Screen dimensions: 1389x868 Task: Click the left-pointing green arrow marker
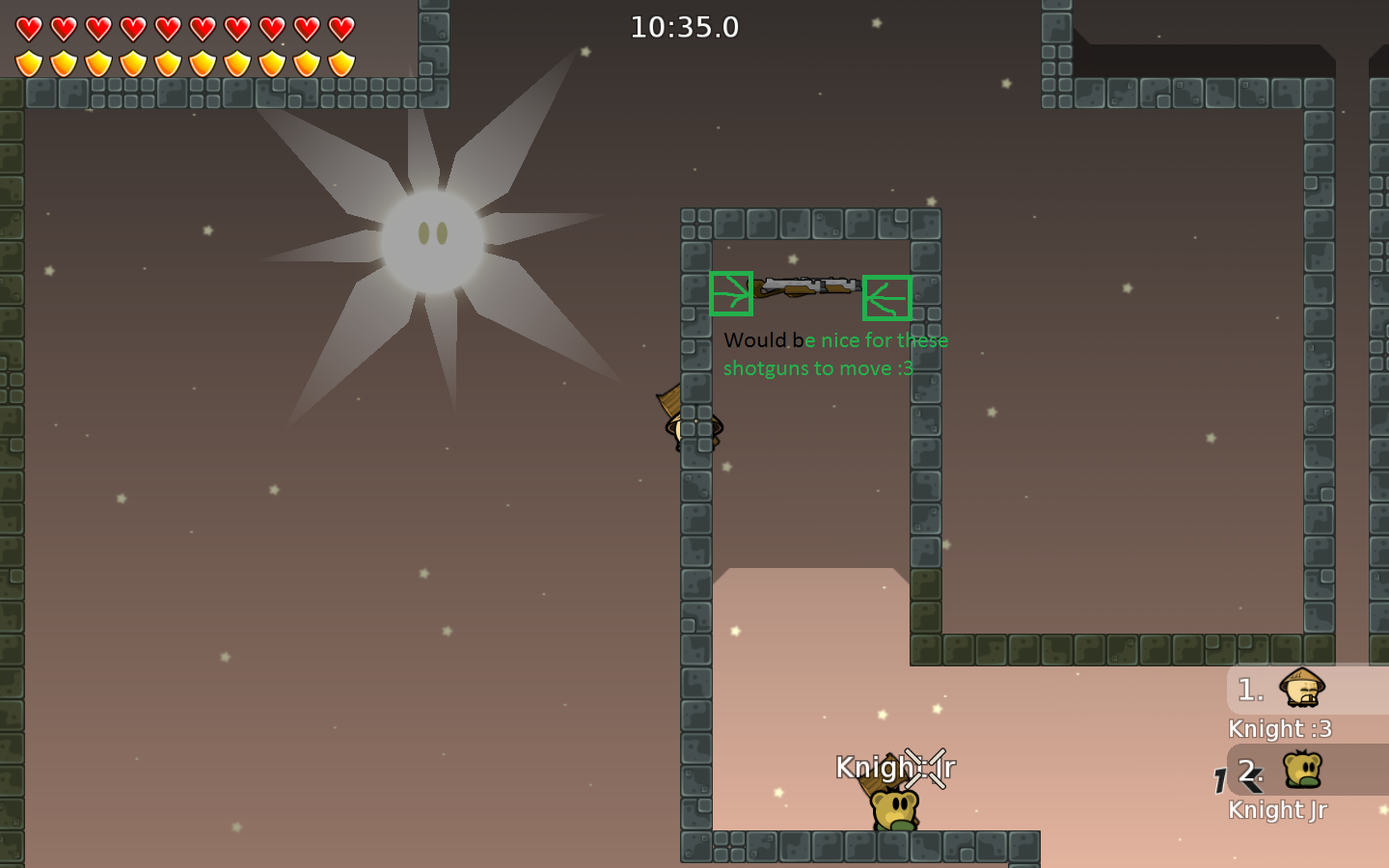888,299
